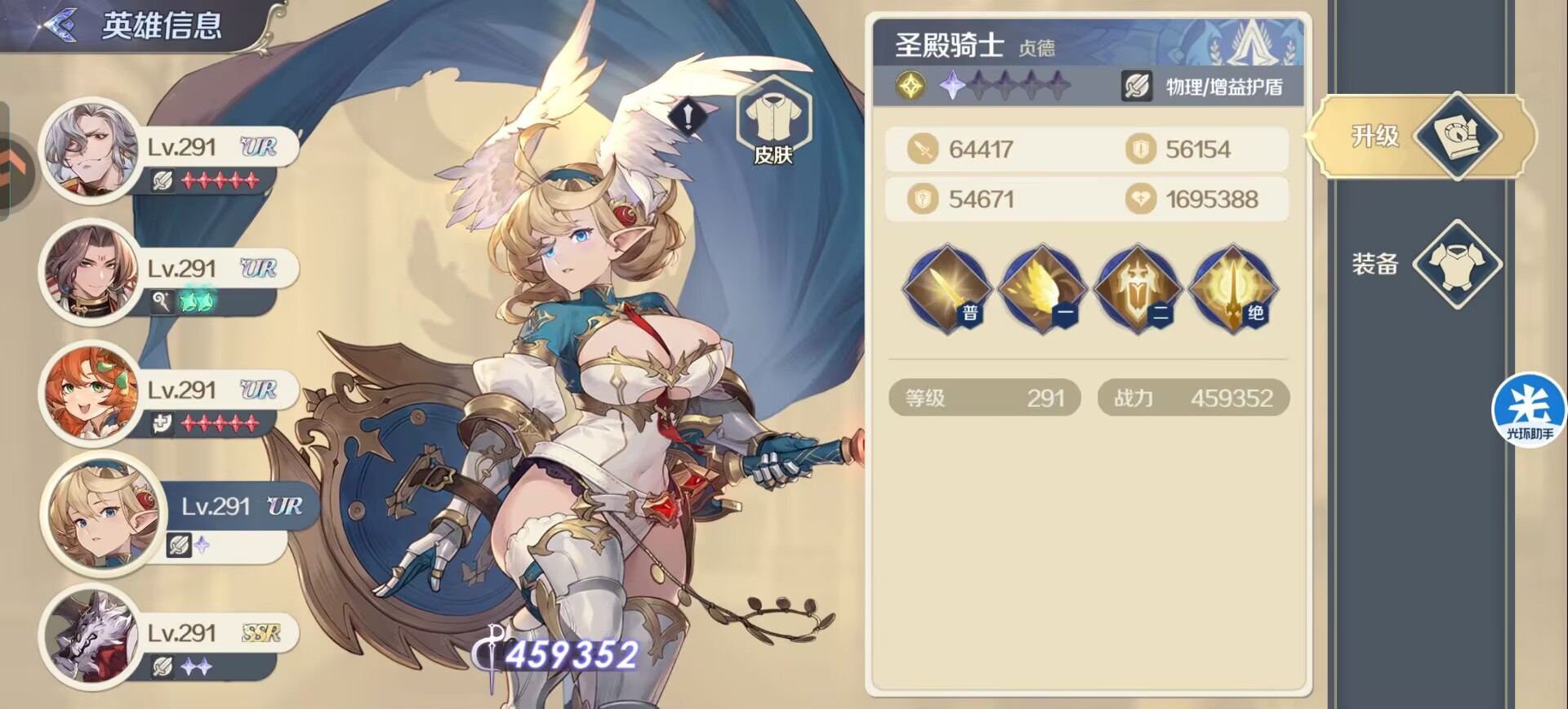Click the gold rarity emblem beside the stars
The width and height of the screenshot is (1568, 709).
pos(911,86)
